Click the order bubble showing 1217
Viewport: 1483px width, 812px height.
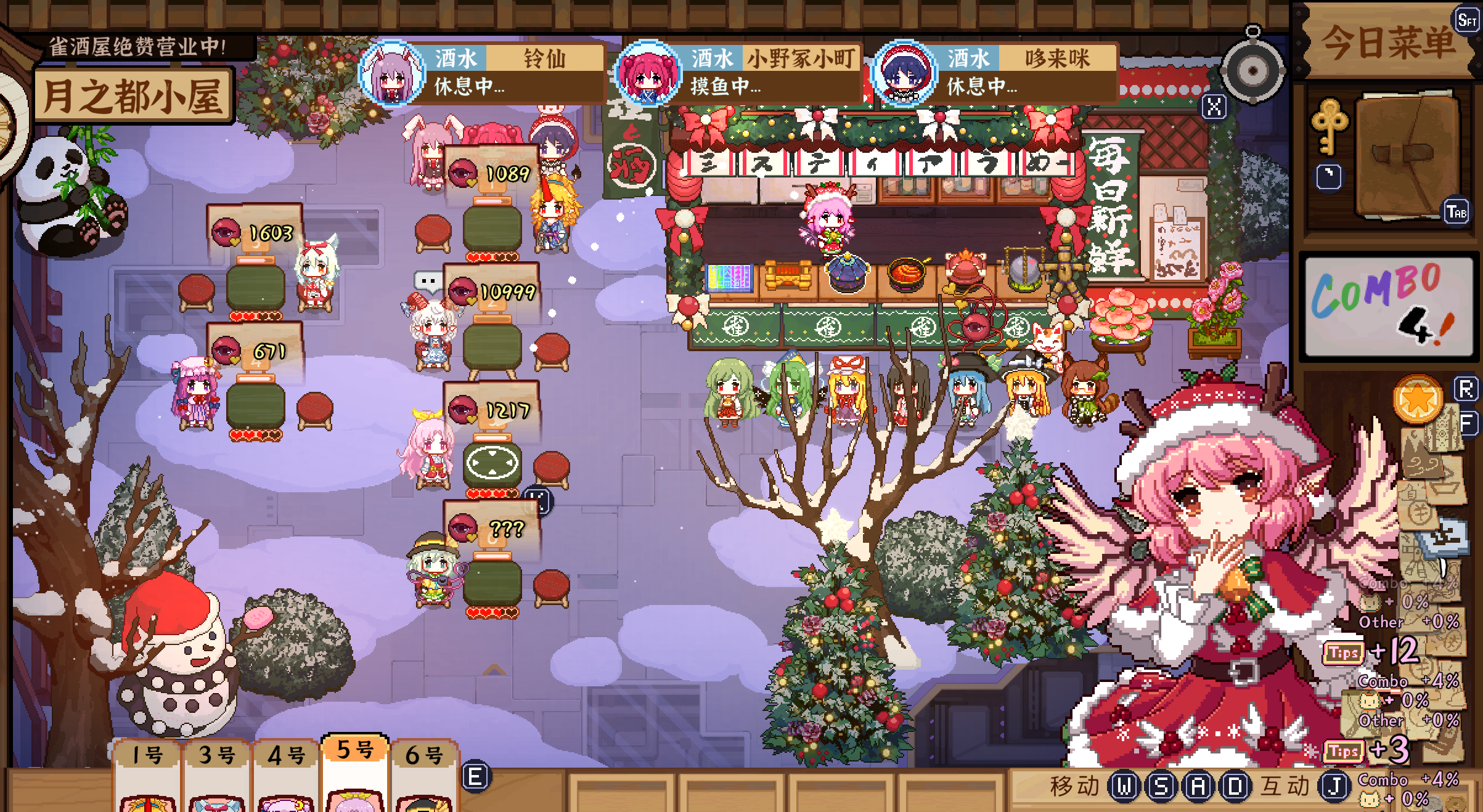coord(492,410)
